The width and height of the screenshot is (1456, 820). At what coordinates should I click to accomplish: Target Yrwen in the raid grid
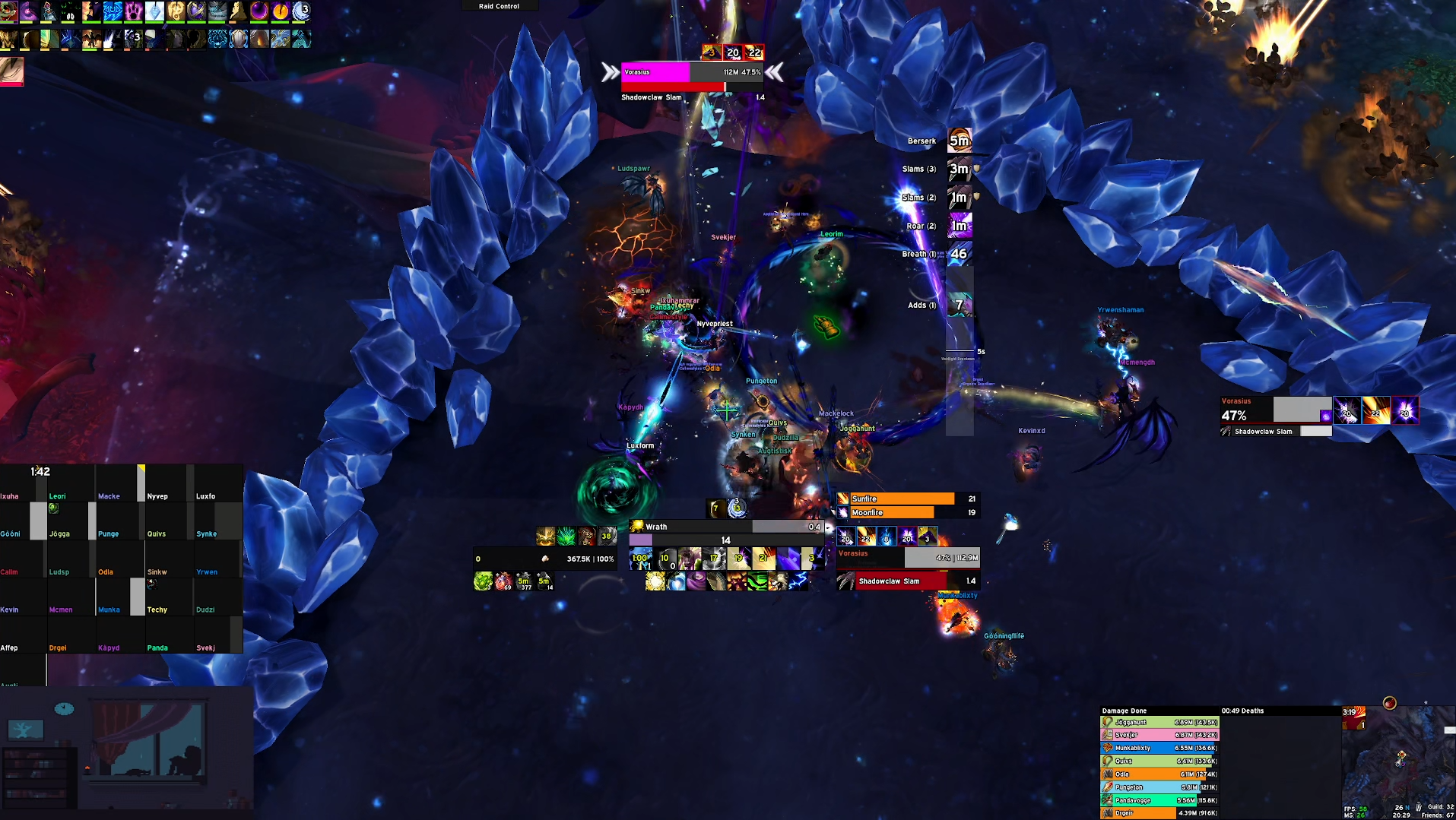pyautogui.click(x=216, y=562)
